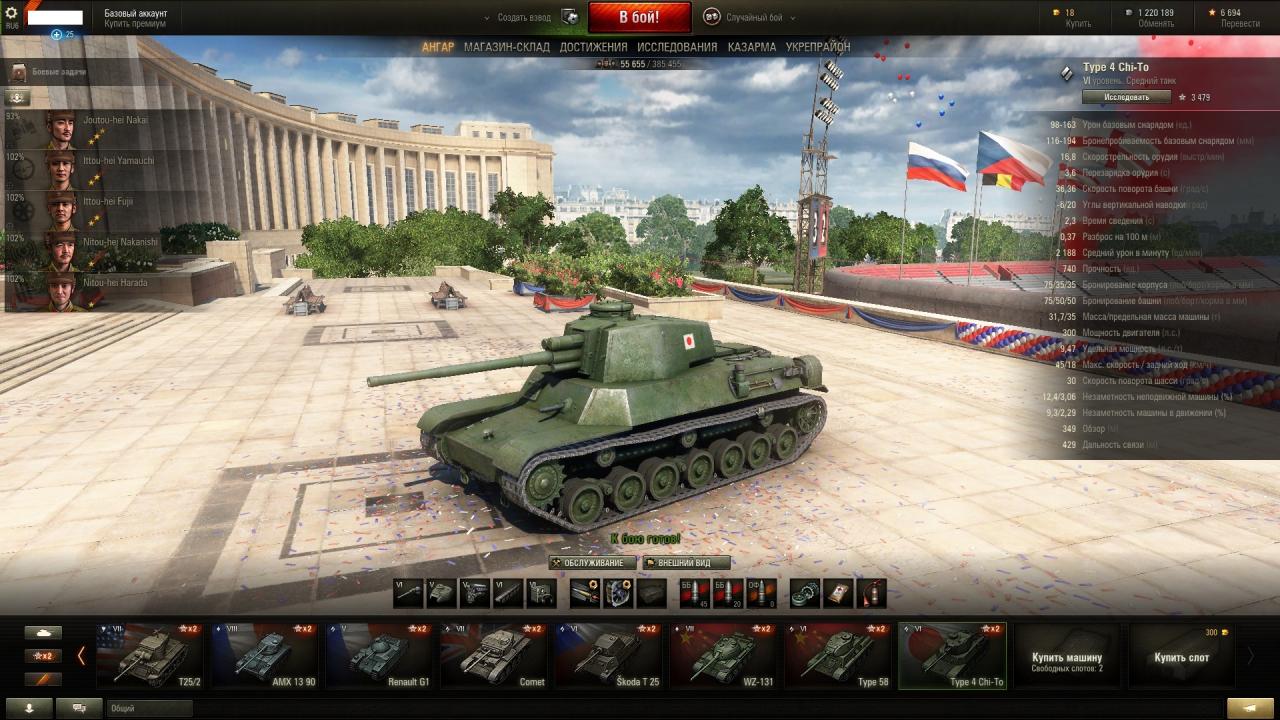Switch to the Магазин-Склад tab
1280x720 pixels.
506,47
